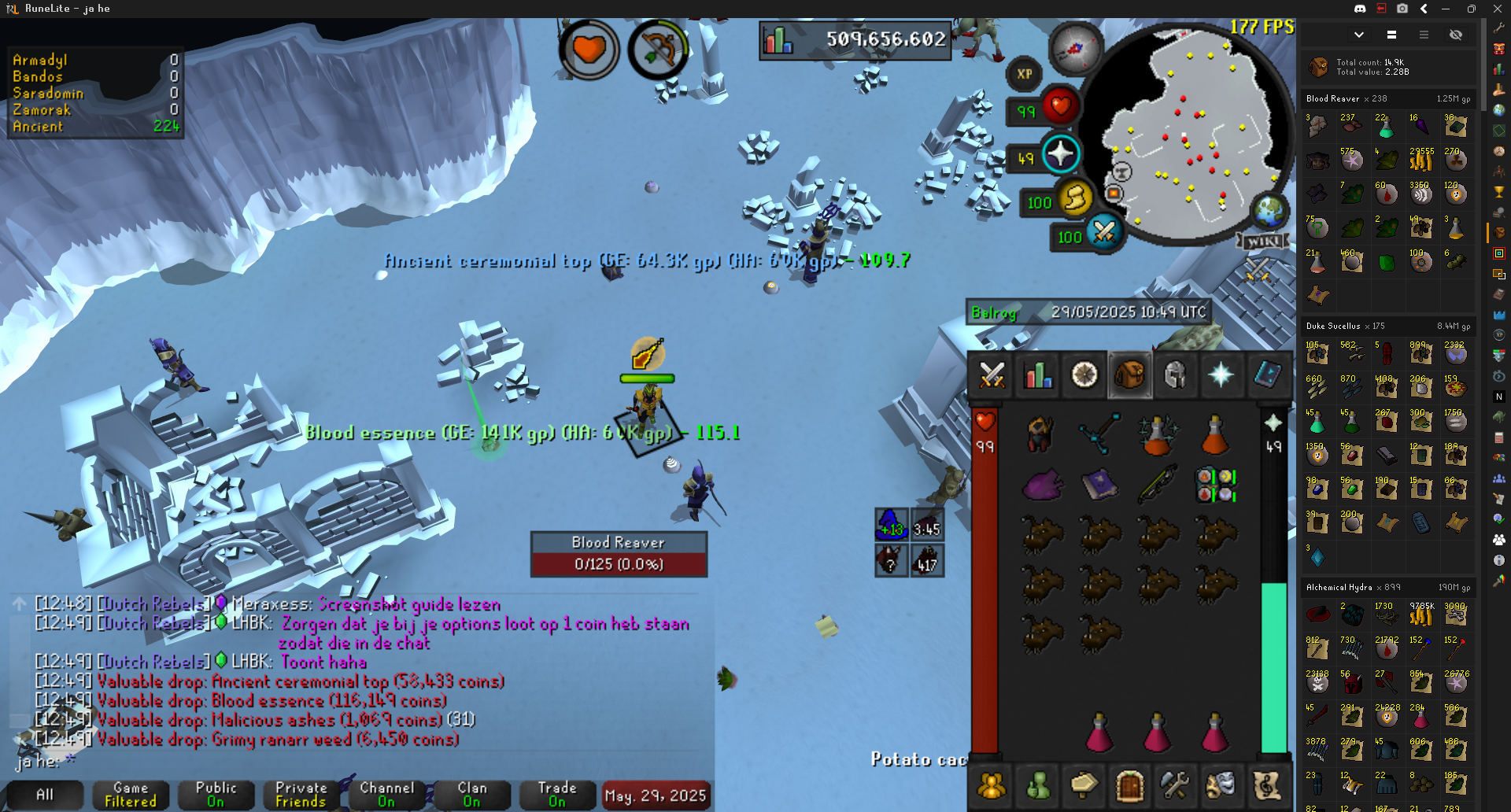The width and height of the screenshot is (1511, 812).
Task: Select the Clan chat tab
Action: pyautogui.click(x=471, y=795)
